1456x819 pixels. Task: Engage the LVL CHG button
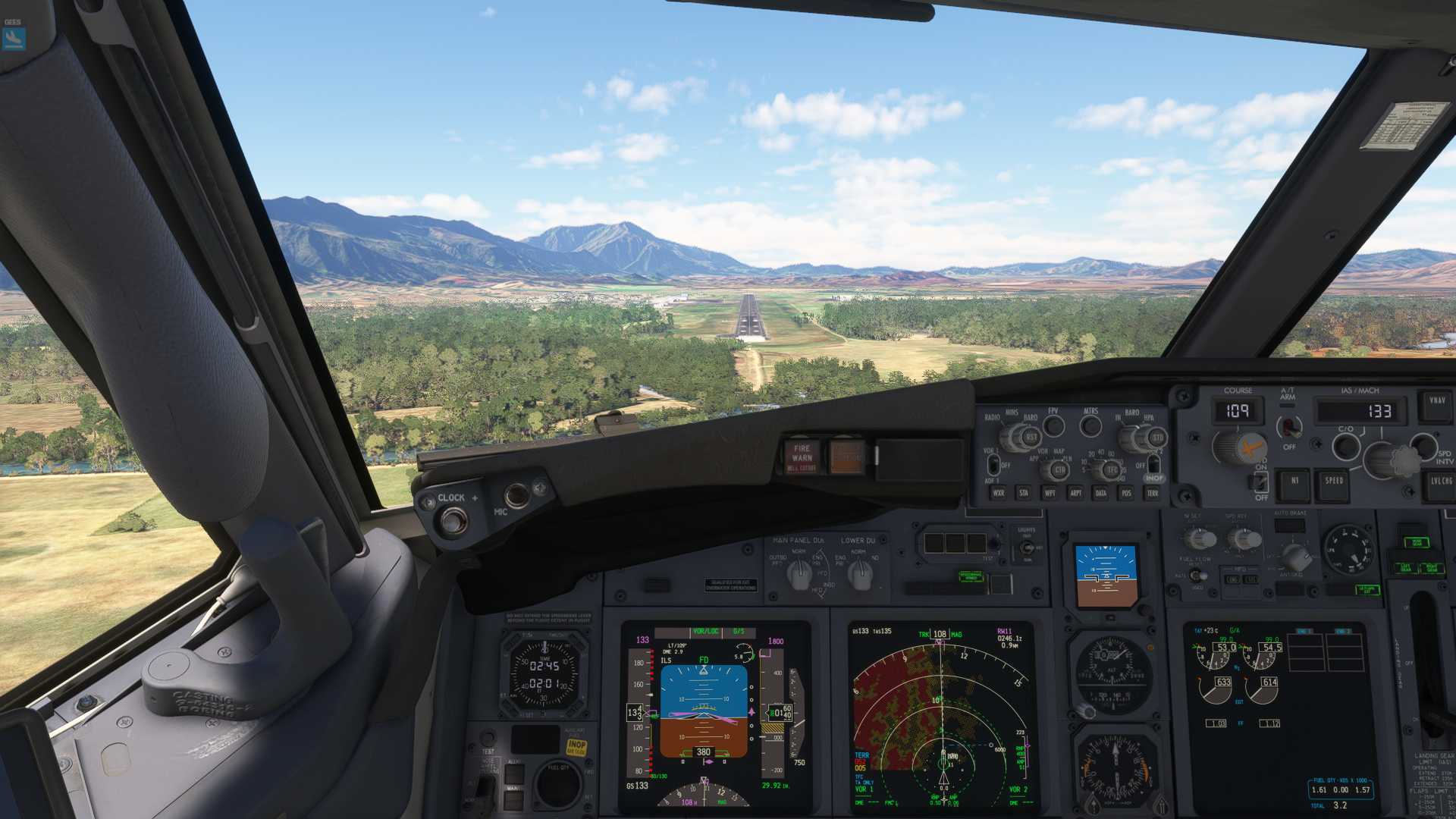coord(1440,482)
